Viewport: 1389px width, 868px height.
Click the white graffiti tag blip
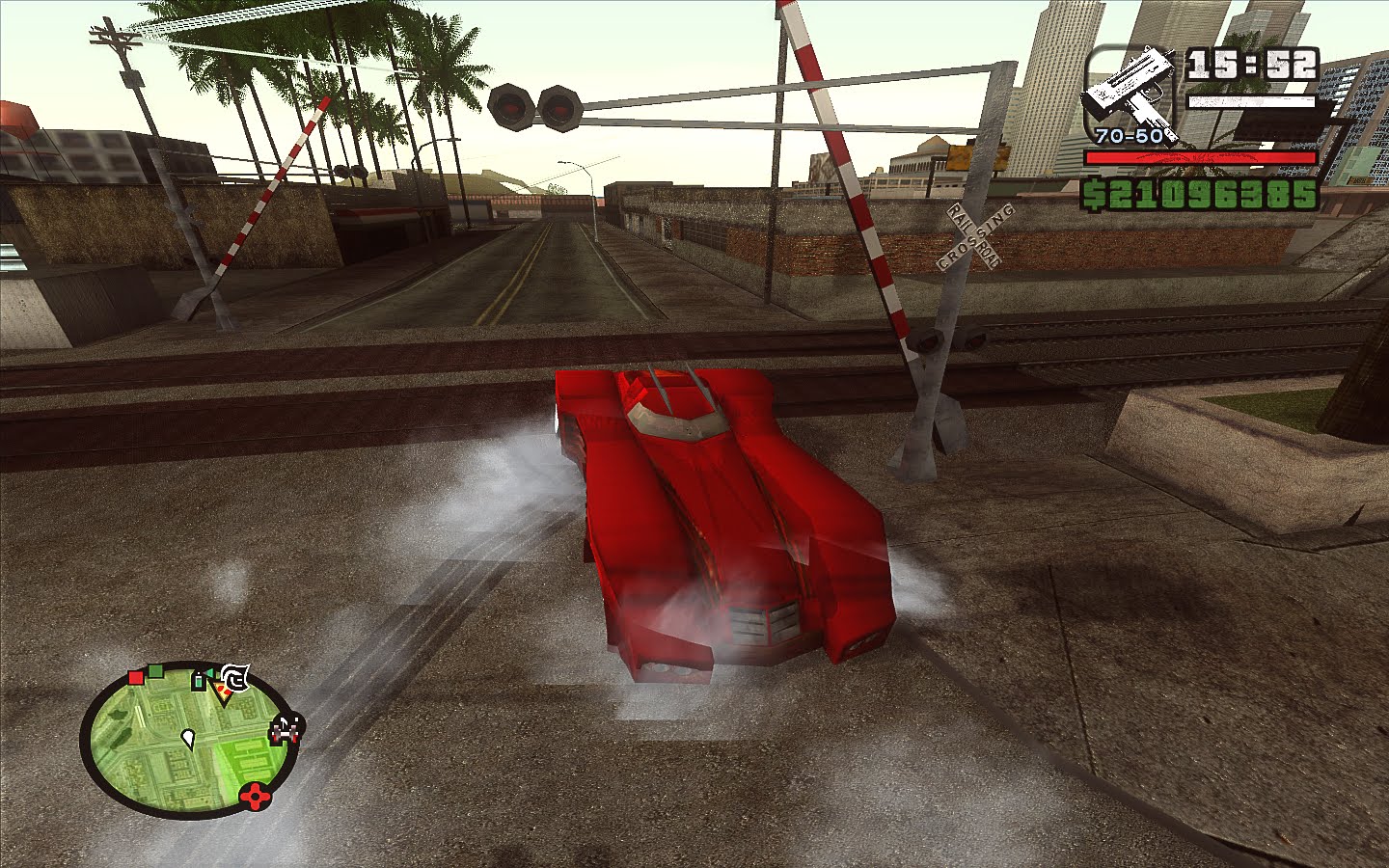(235, 678)
